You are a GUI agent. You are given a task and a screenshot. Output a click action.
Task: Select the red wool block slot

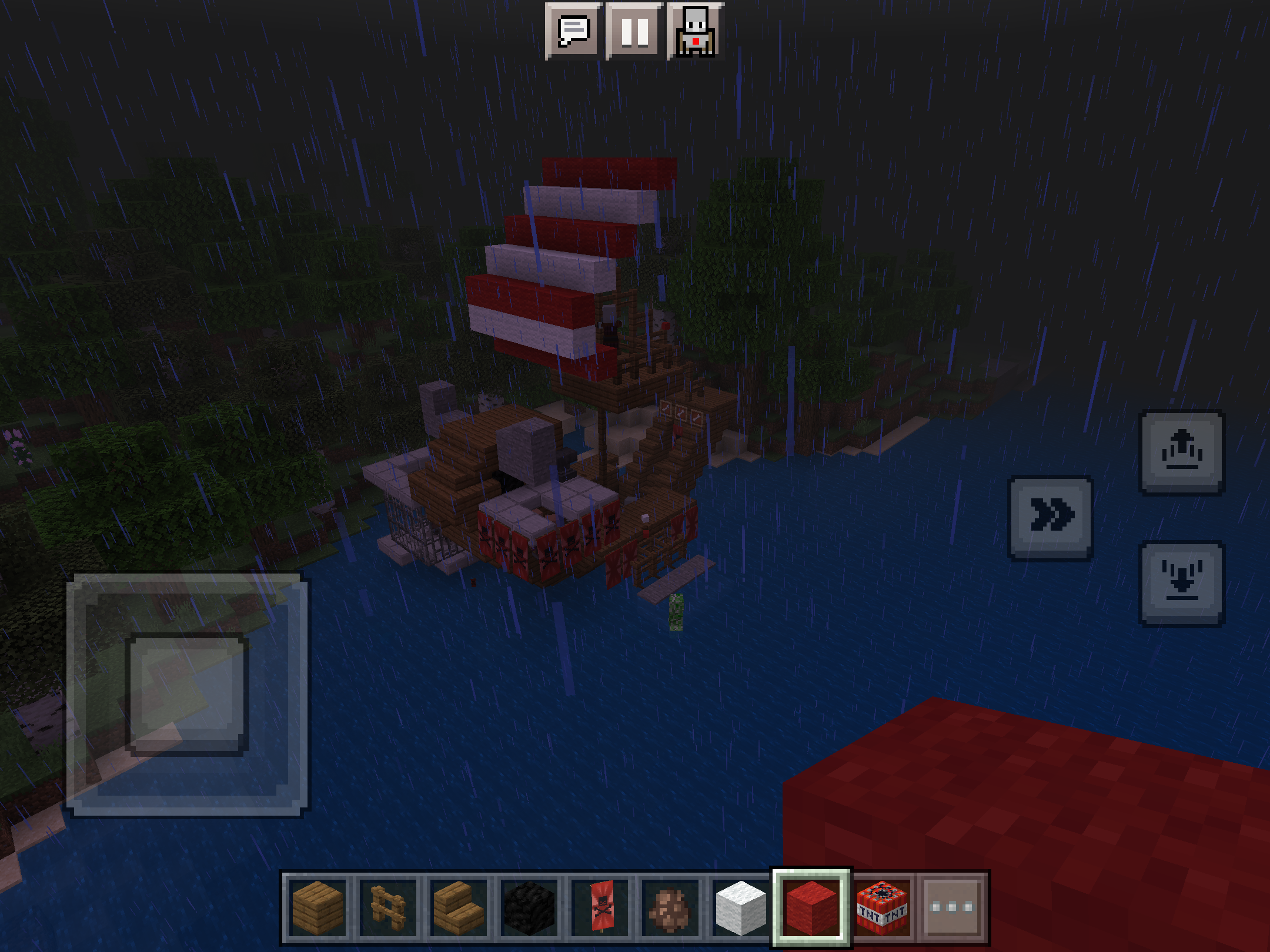pyautogui.click(x=811, y=908)
